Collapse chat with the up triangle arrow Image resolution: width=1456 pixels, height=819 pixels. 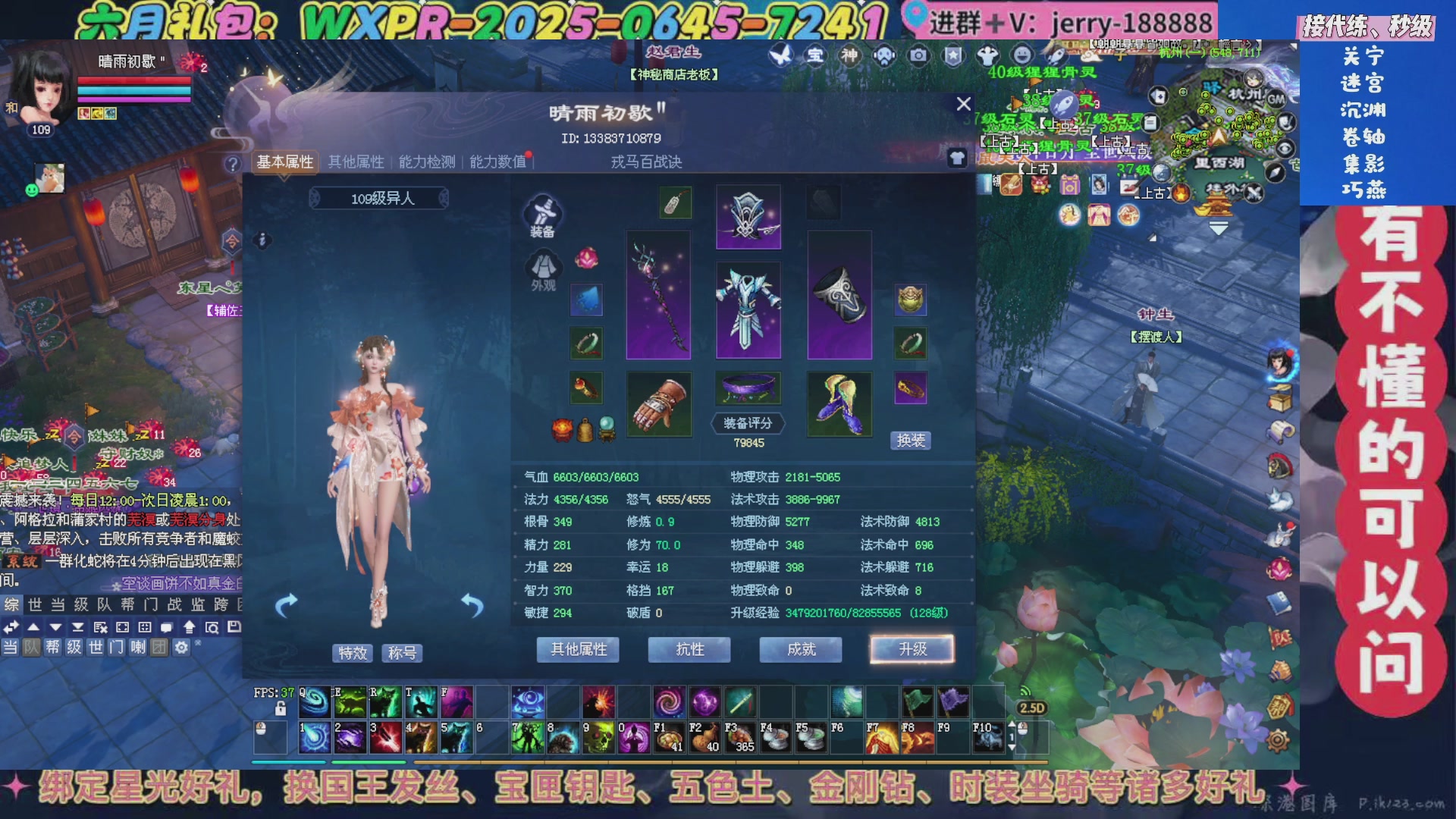(x=33, y=627)
